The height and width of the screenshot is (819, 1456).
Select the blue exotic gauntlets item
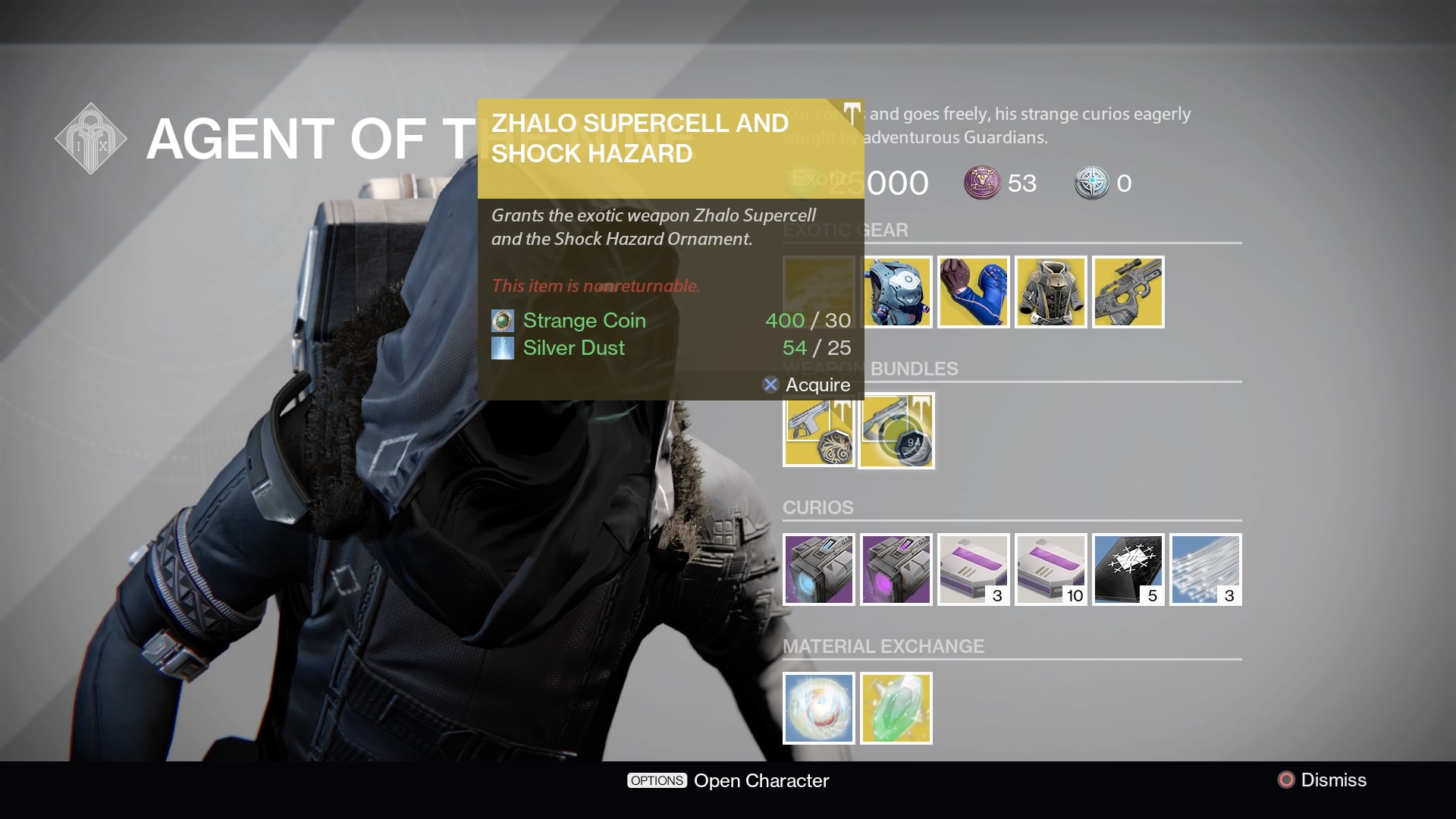(x=974, y=292)
